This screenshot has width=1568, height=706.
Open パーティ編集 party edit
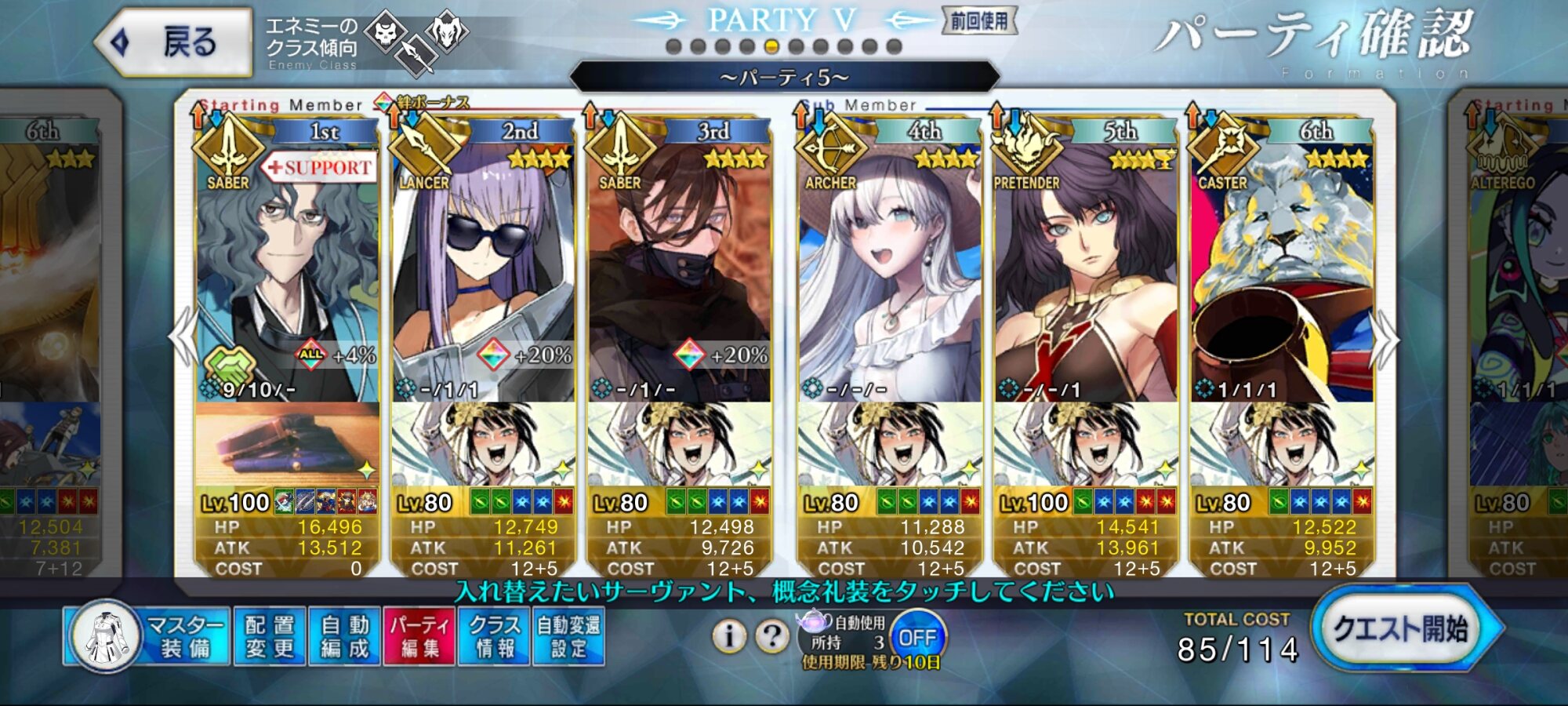coord(419,636)
